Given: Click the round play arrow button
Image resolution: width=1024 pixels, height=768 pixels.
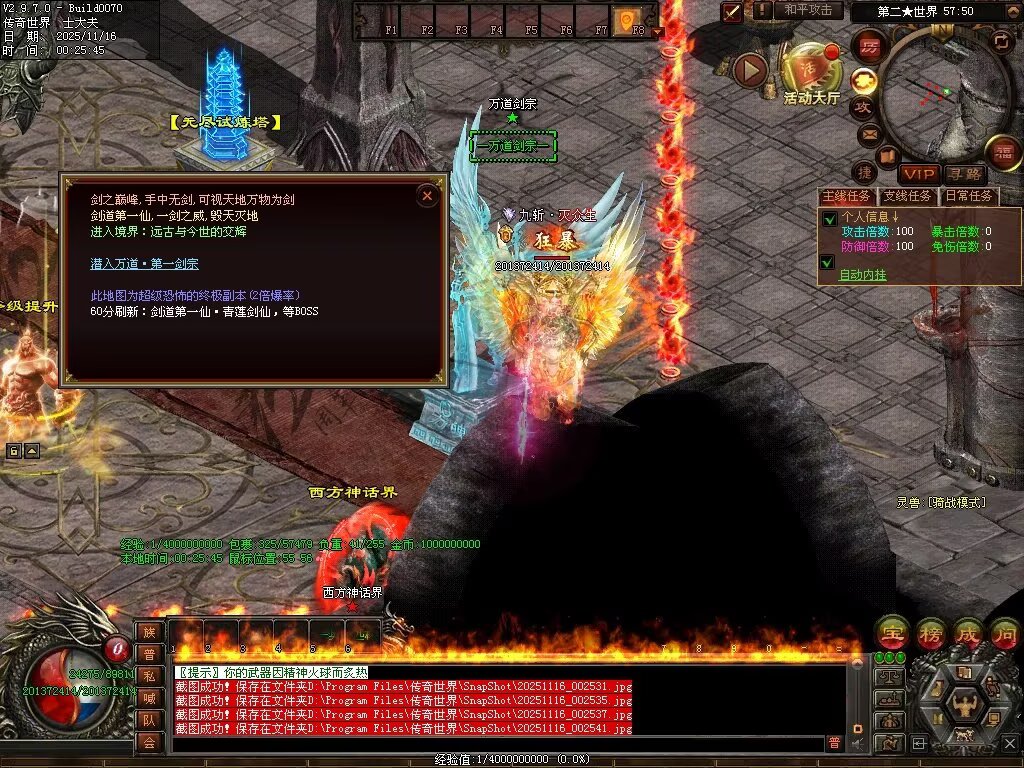Looking at the screenshot, I should (751, 70).
